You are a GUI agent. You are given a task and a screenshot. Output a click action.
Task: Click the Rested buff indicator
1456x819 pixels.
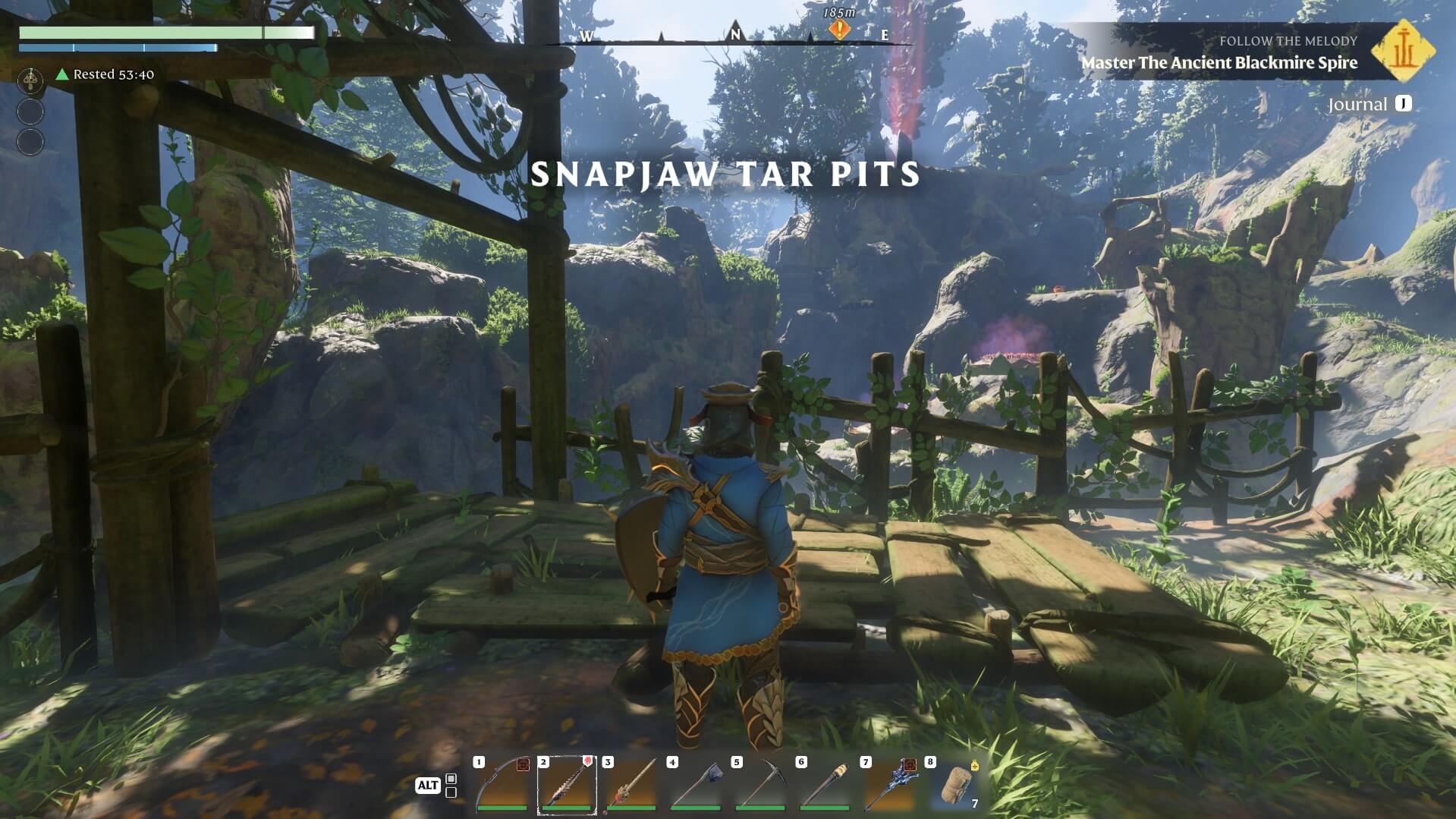(105, 74)
